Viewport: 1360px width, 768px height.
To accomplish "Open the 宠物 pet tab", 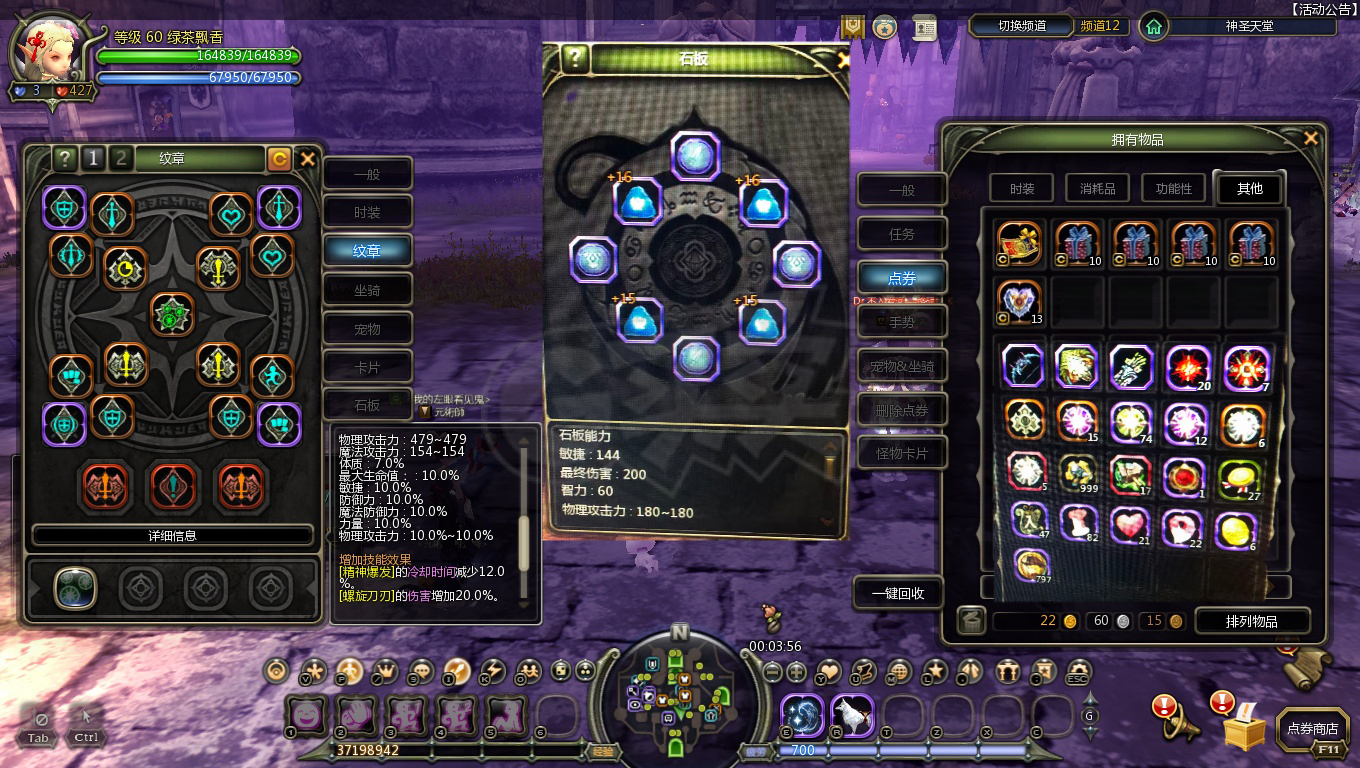I will [x=367, y=329].
